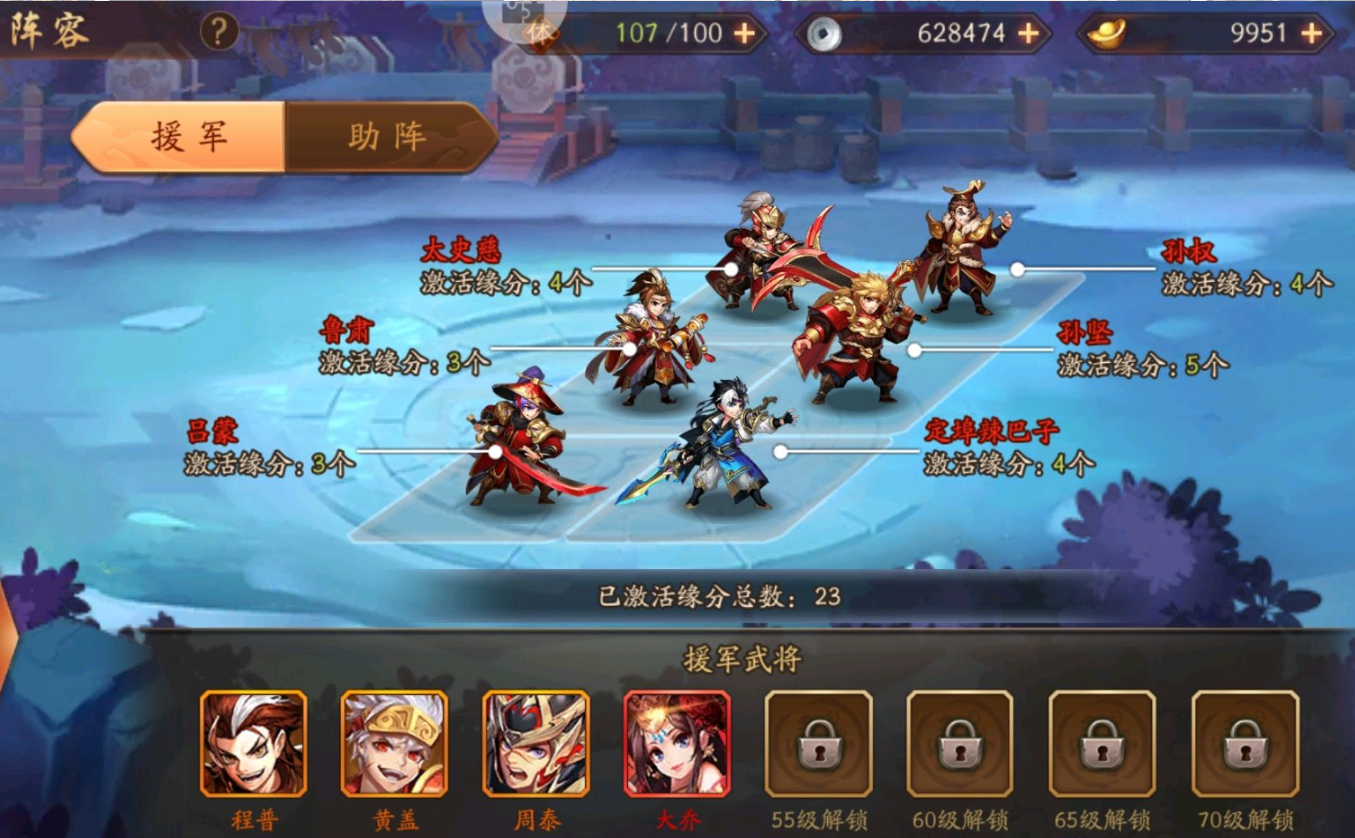The height and width of the screenshot is (838, 1355).
Task: Select the highlighted 大乔 portrait
Action: click(x=678, y=745)
